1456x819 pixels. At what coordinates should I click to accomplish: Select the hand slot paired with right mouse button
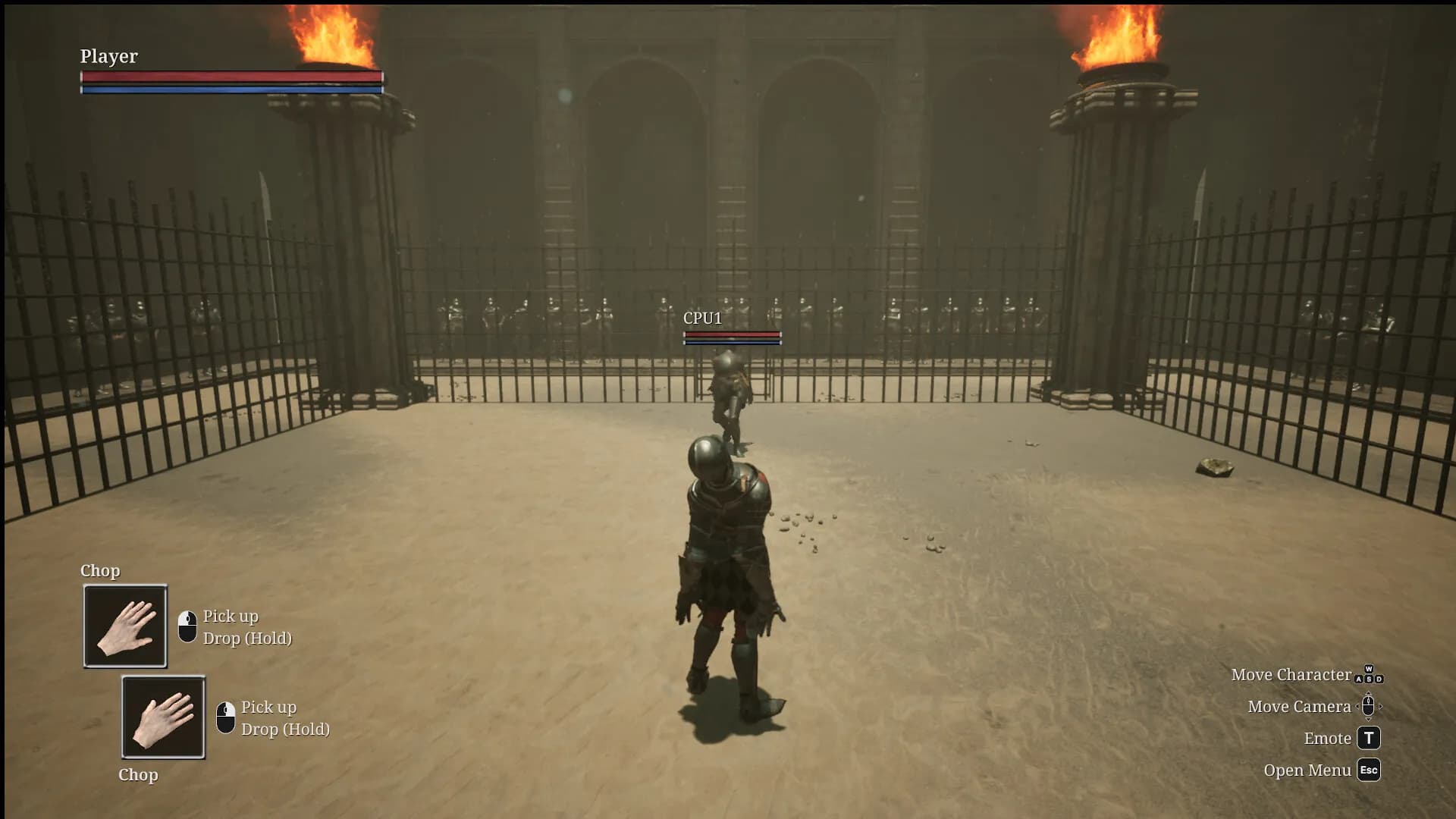[x=163, y=717]
